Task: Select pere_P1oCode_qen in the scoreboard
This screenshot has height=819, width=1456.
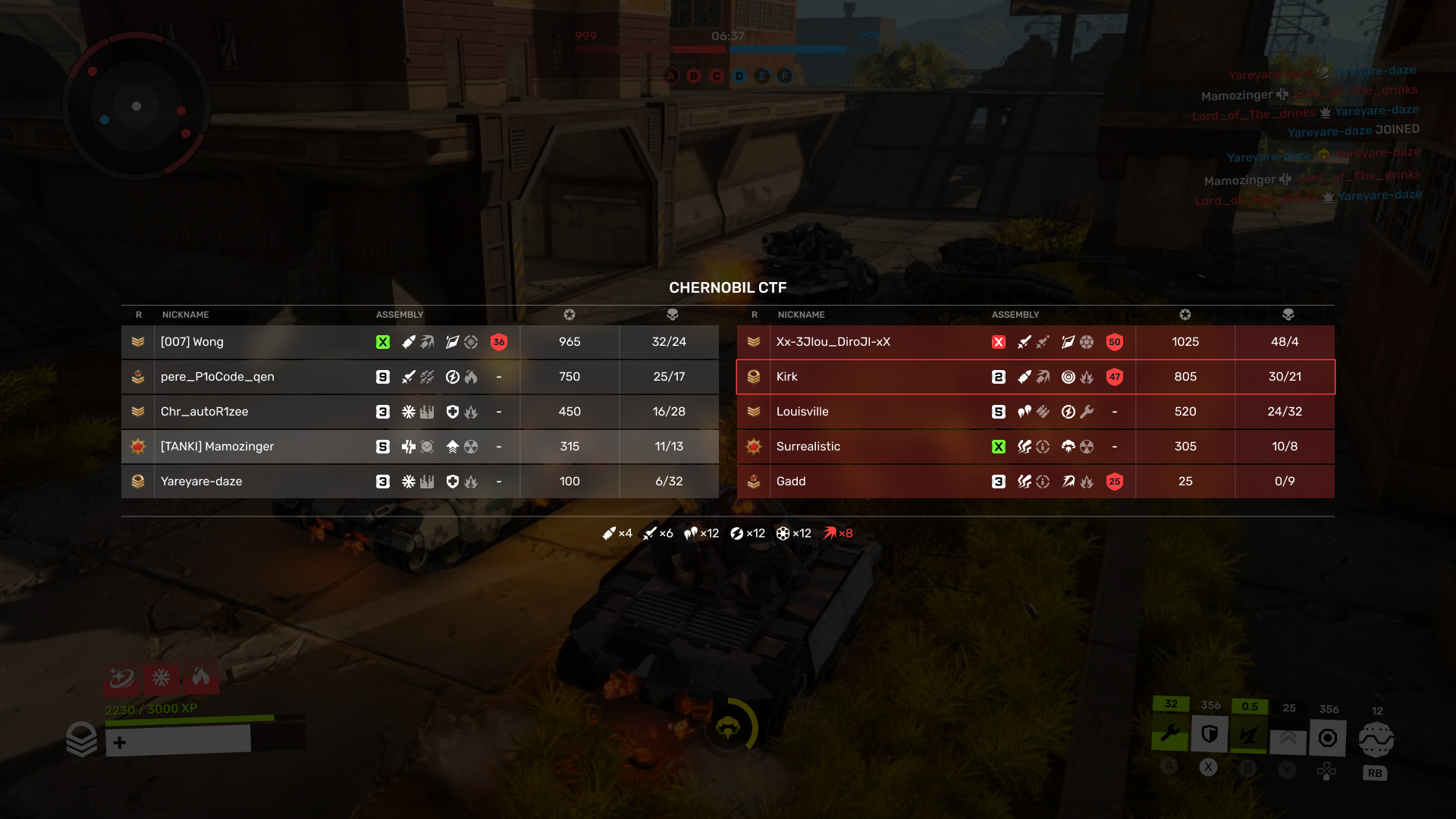Action: (x=419, y=377)
